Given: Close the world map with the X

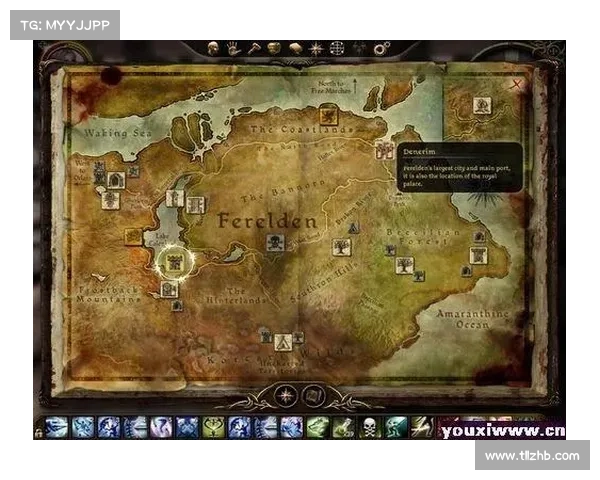Looking at the screenshot, I should coord(516,85).
